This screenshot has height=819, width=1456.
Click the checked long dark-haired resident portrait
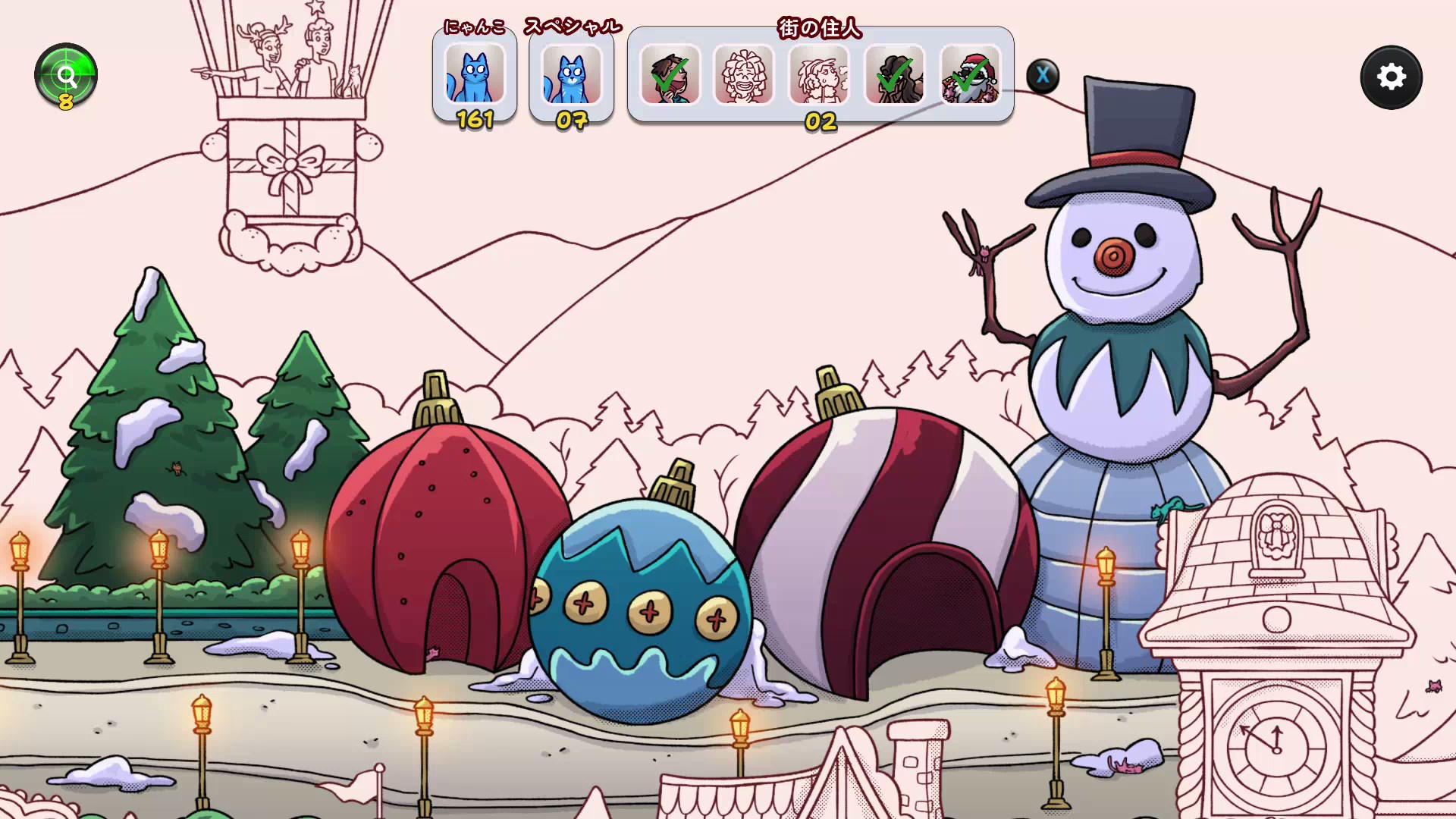895,75
